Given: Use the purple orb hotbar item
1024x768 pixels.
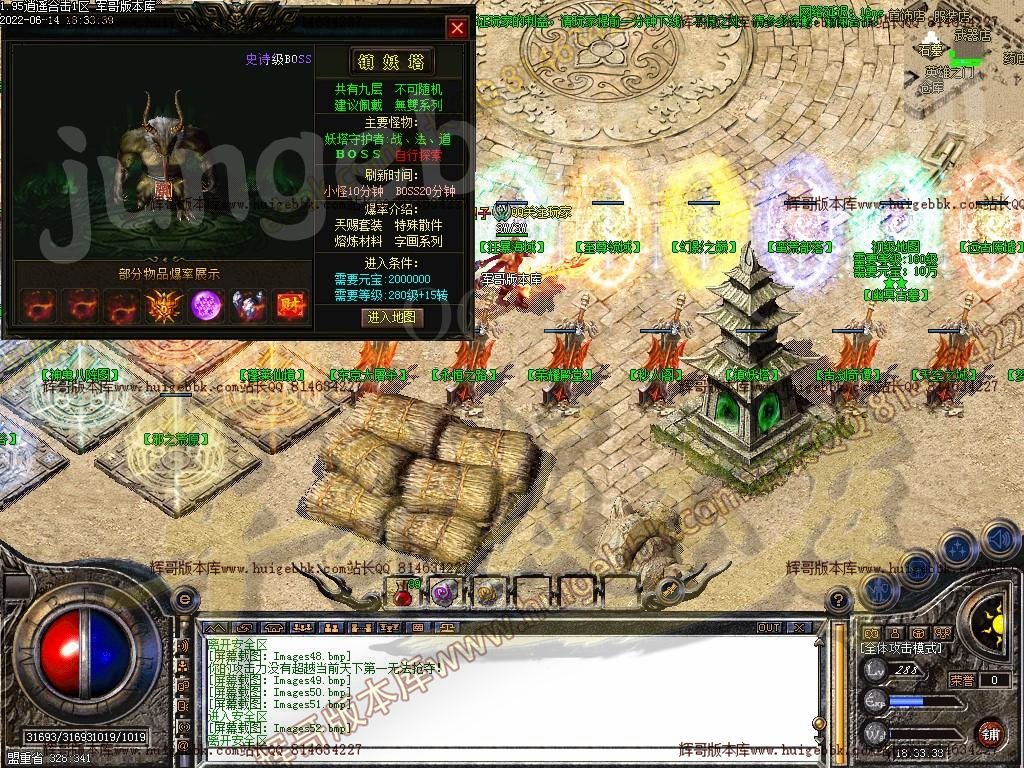Looking at the screenshot, I should point(445,594).
